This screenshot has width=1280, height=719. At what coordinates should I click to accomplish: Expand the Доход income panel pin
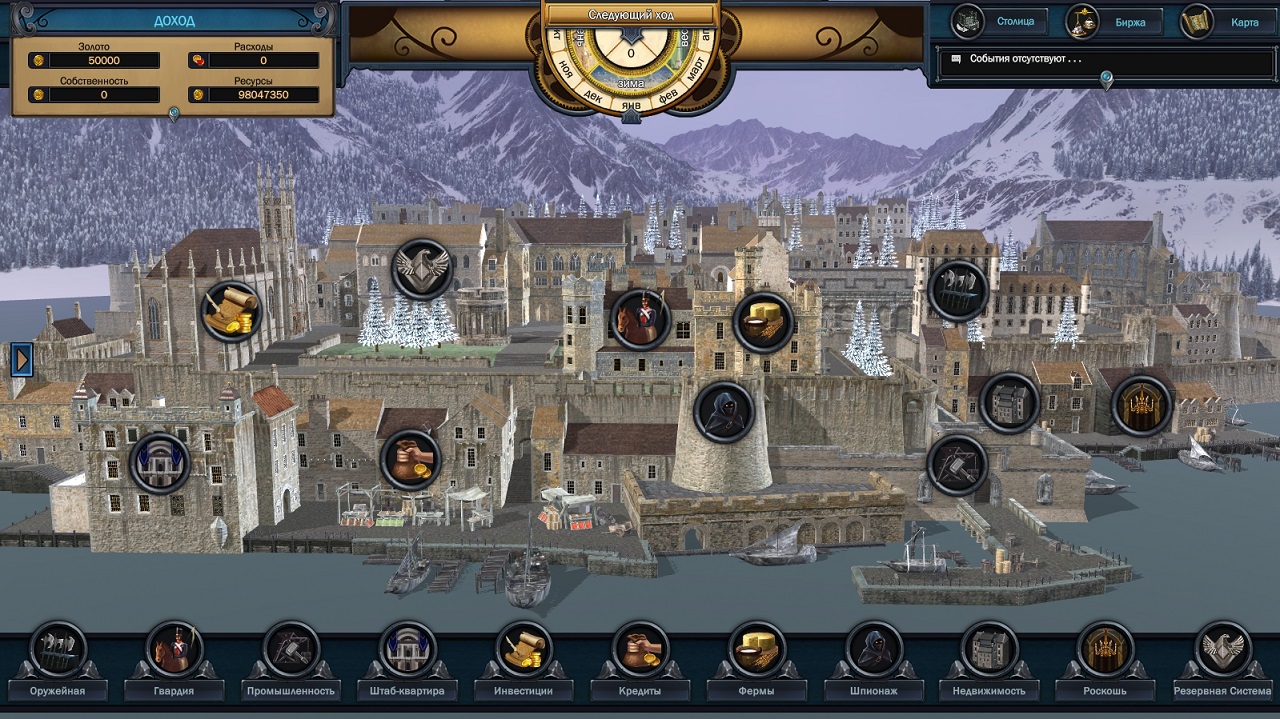click(x=174, y=115)
